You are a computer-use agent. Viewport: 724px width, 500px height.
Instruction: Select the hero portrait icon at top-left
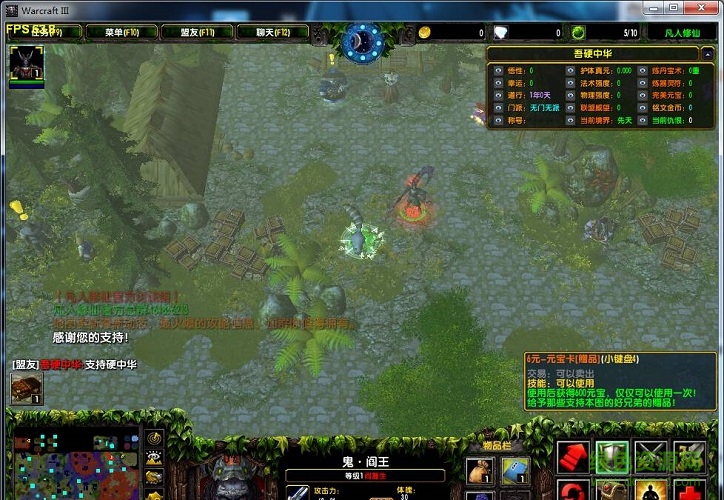pyautogui.click(x=26, y=64)
